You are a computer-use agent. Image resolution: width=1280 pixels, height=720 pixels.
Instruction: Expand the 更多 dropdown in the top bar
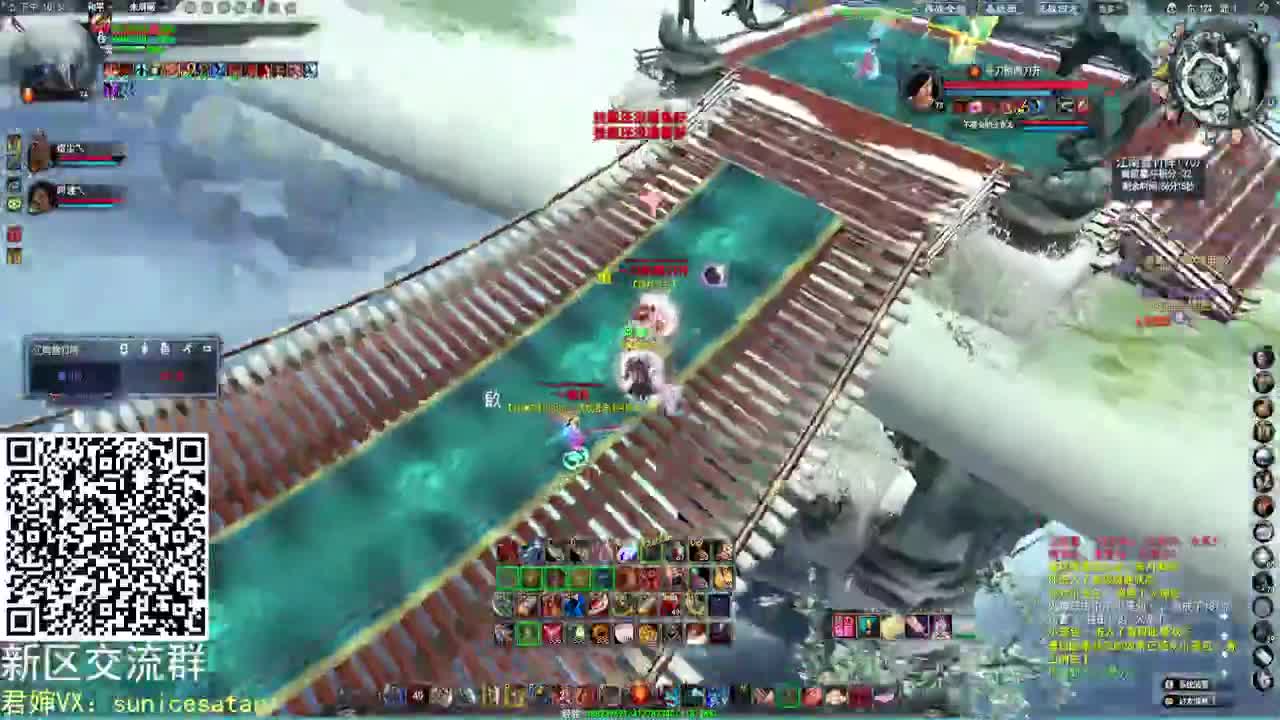coord(1112,9)
